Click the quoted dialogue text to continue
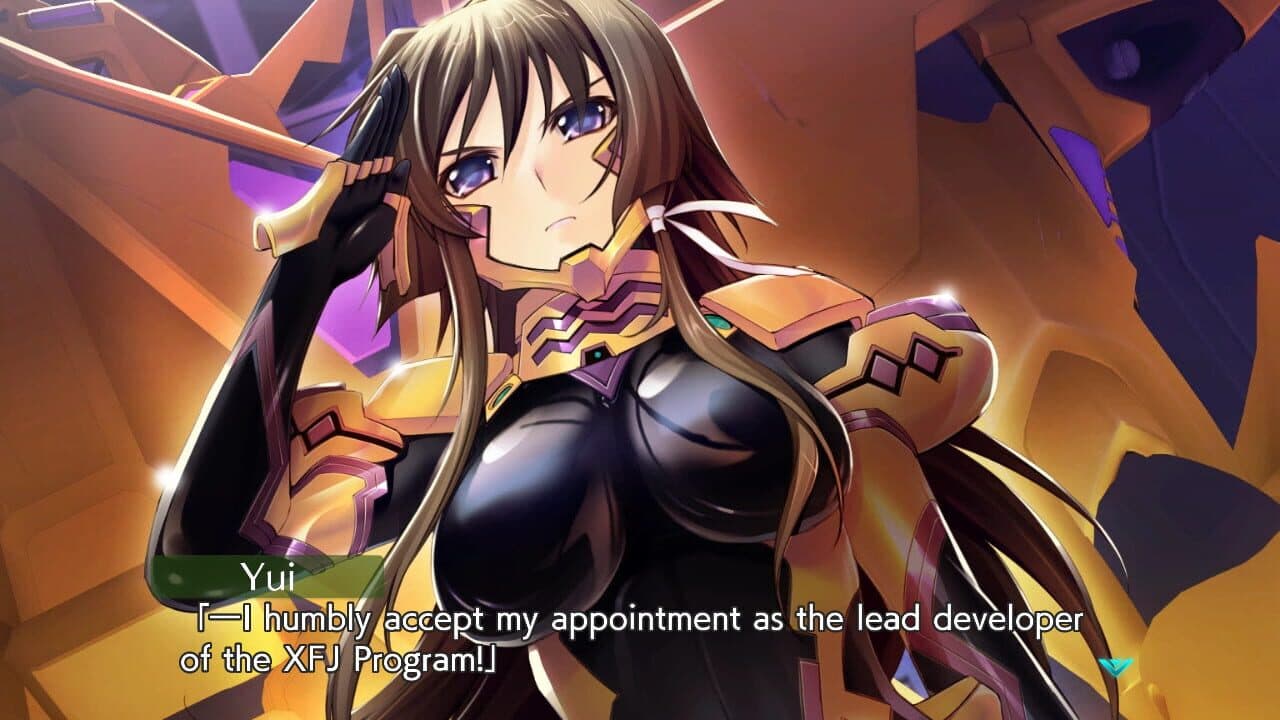The height and width of the screenshot is (720, 1280). (x=640, y=620)
